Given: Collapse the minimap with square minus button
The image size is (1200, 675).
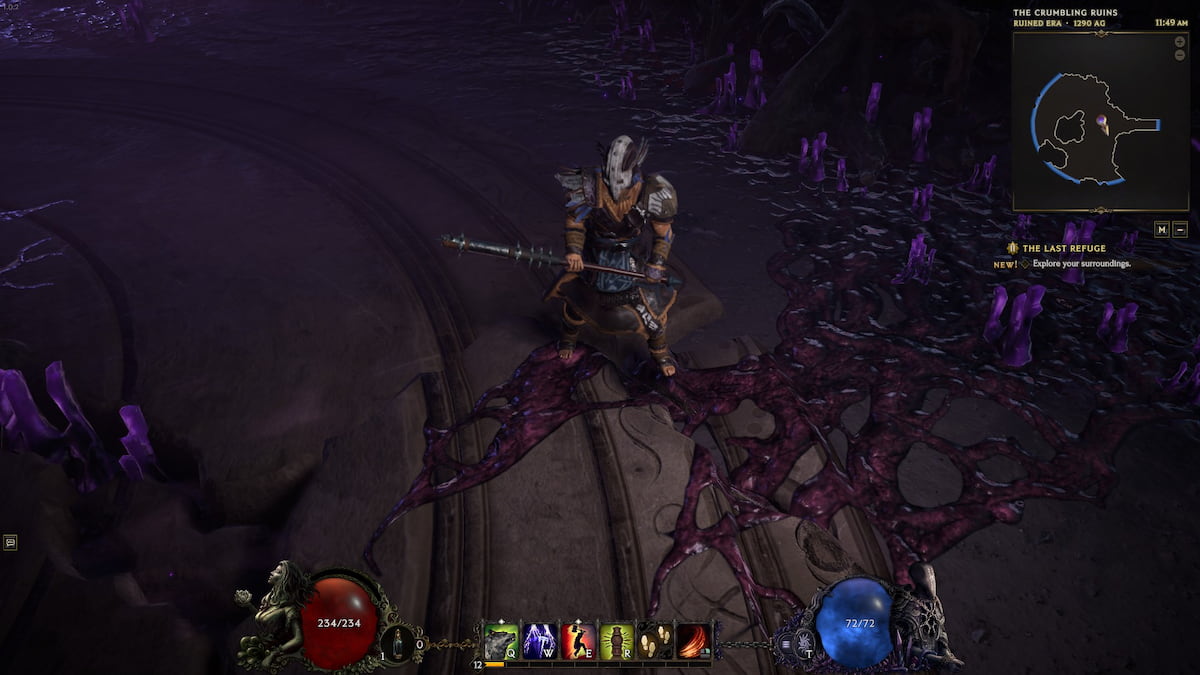Looking at the screenshot, I should click(x=1180, y=229).
